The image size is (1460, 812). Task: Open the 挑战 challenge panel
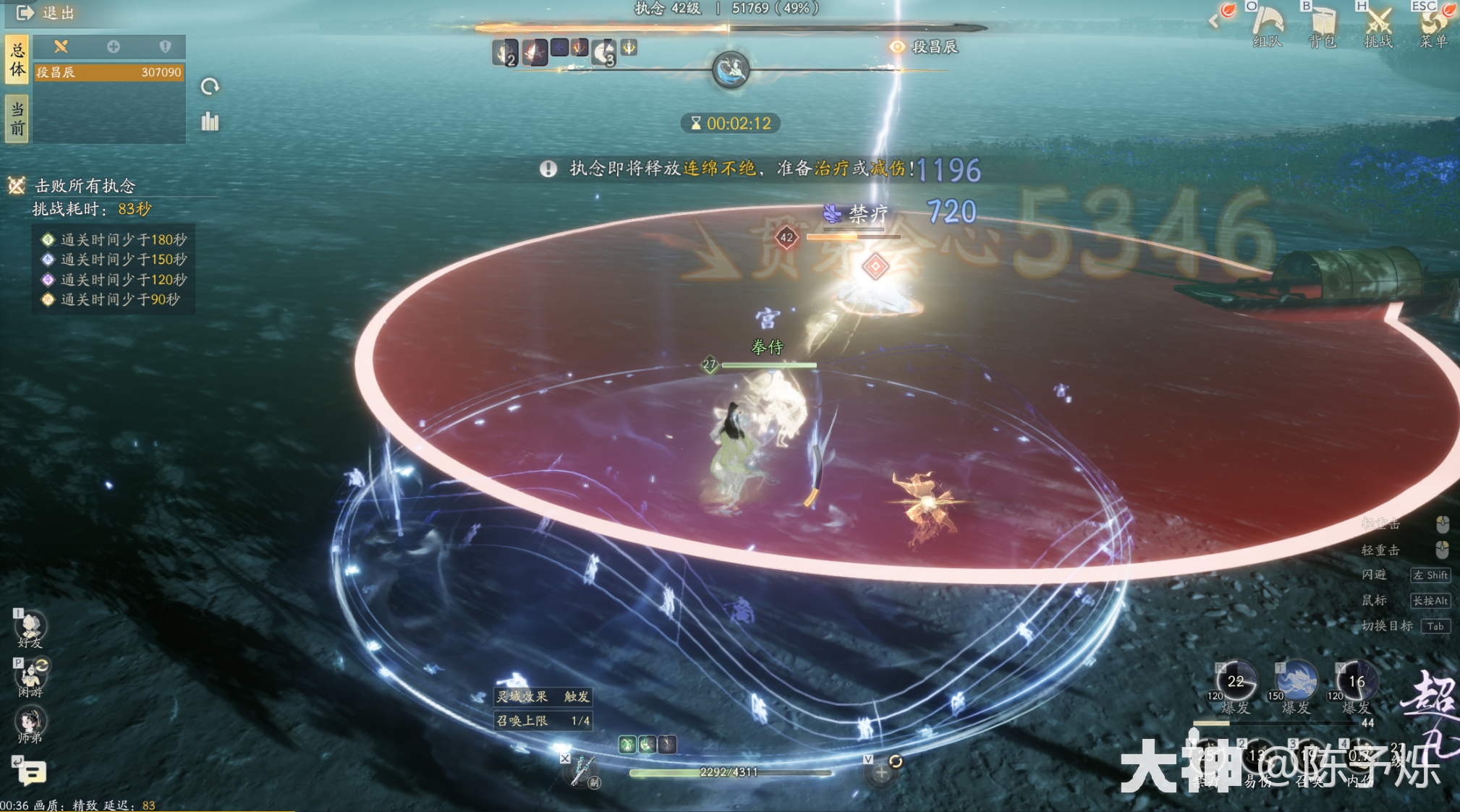[1378, 25]
